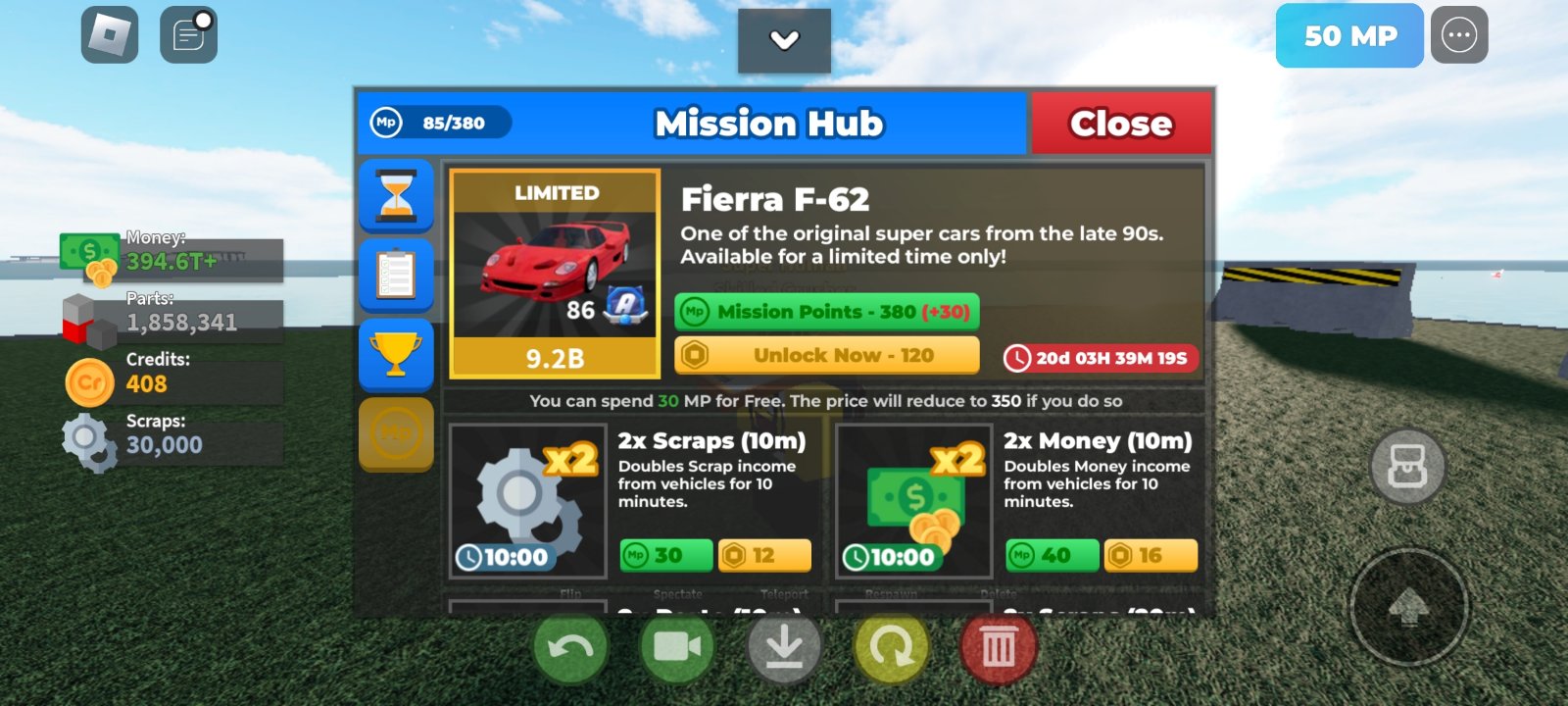The width and height of the screenshot is (1568, 706).
Task: Open the ellipsis options menu top right
Action: [1460, 34]
